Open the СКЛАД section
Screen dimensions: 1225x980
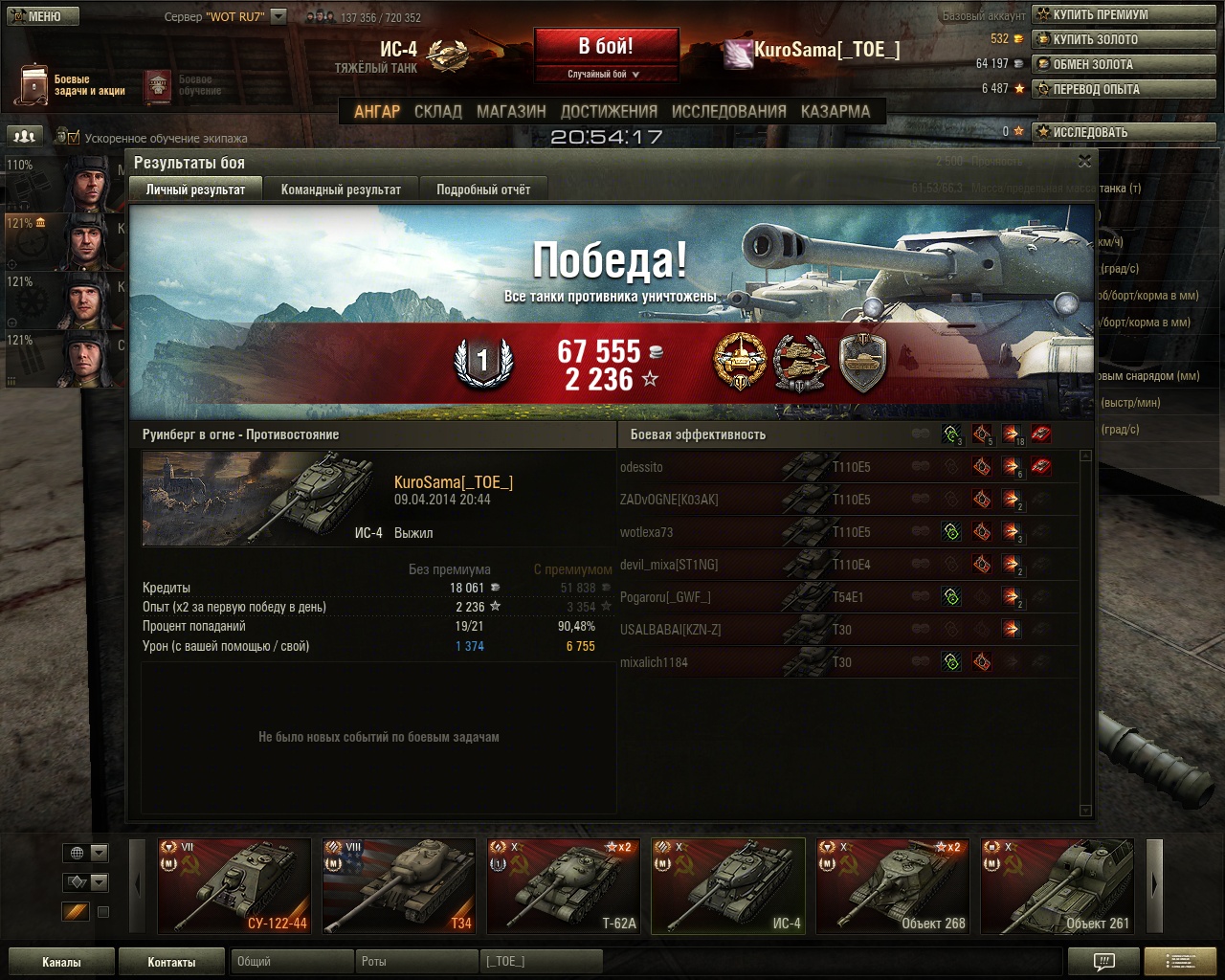(437, 111)
